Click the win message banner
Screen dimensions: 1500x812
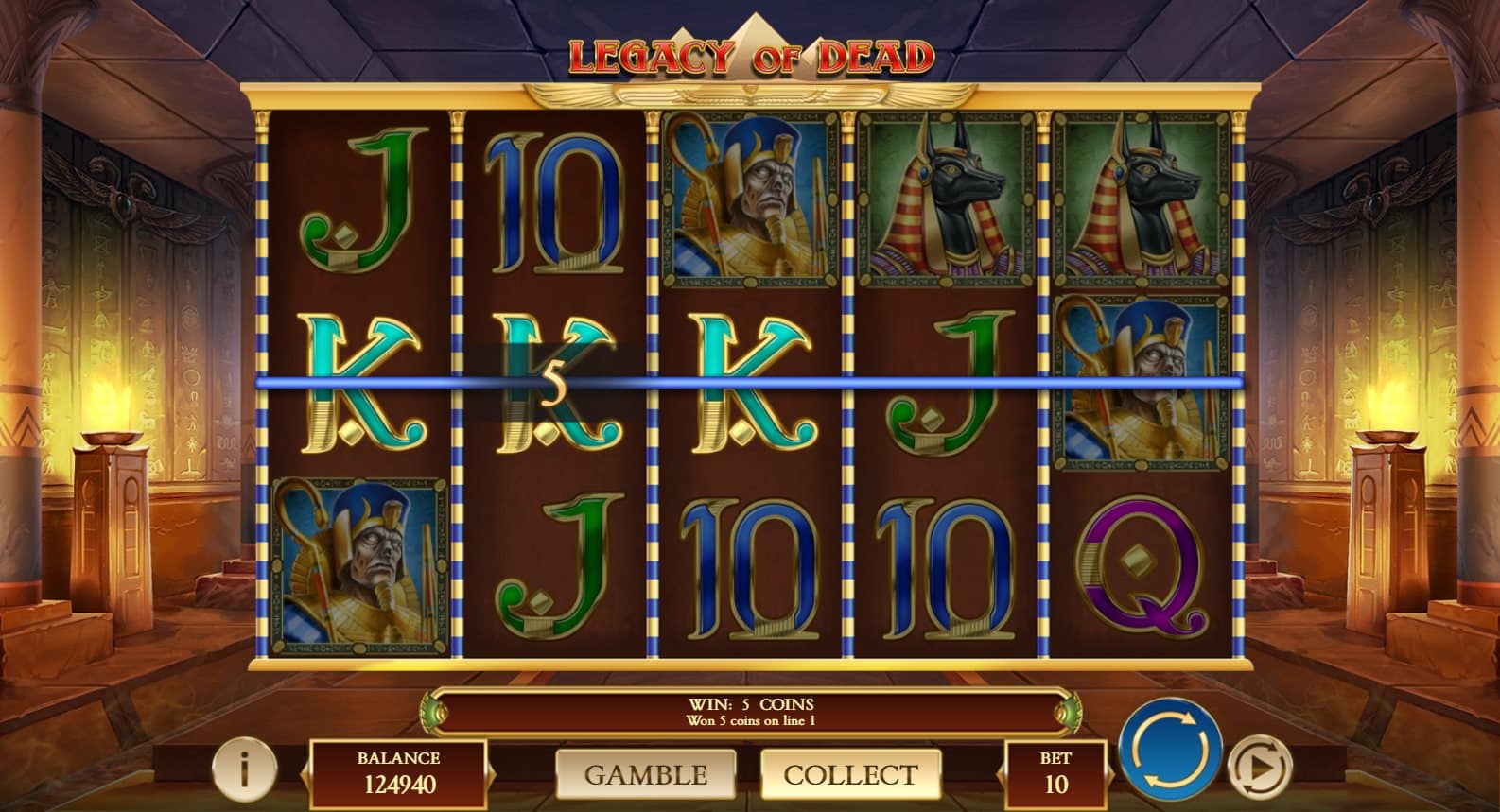coord(750,711)
